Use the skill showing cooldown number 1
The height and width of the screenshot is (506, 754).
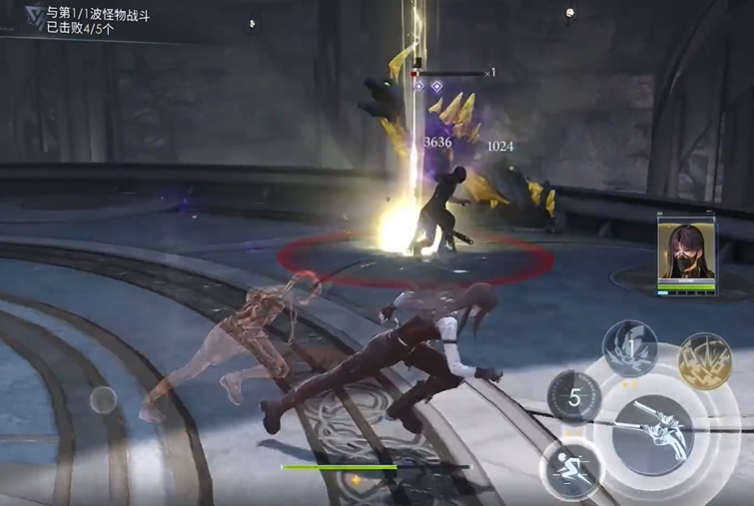point(630,349)
